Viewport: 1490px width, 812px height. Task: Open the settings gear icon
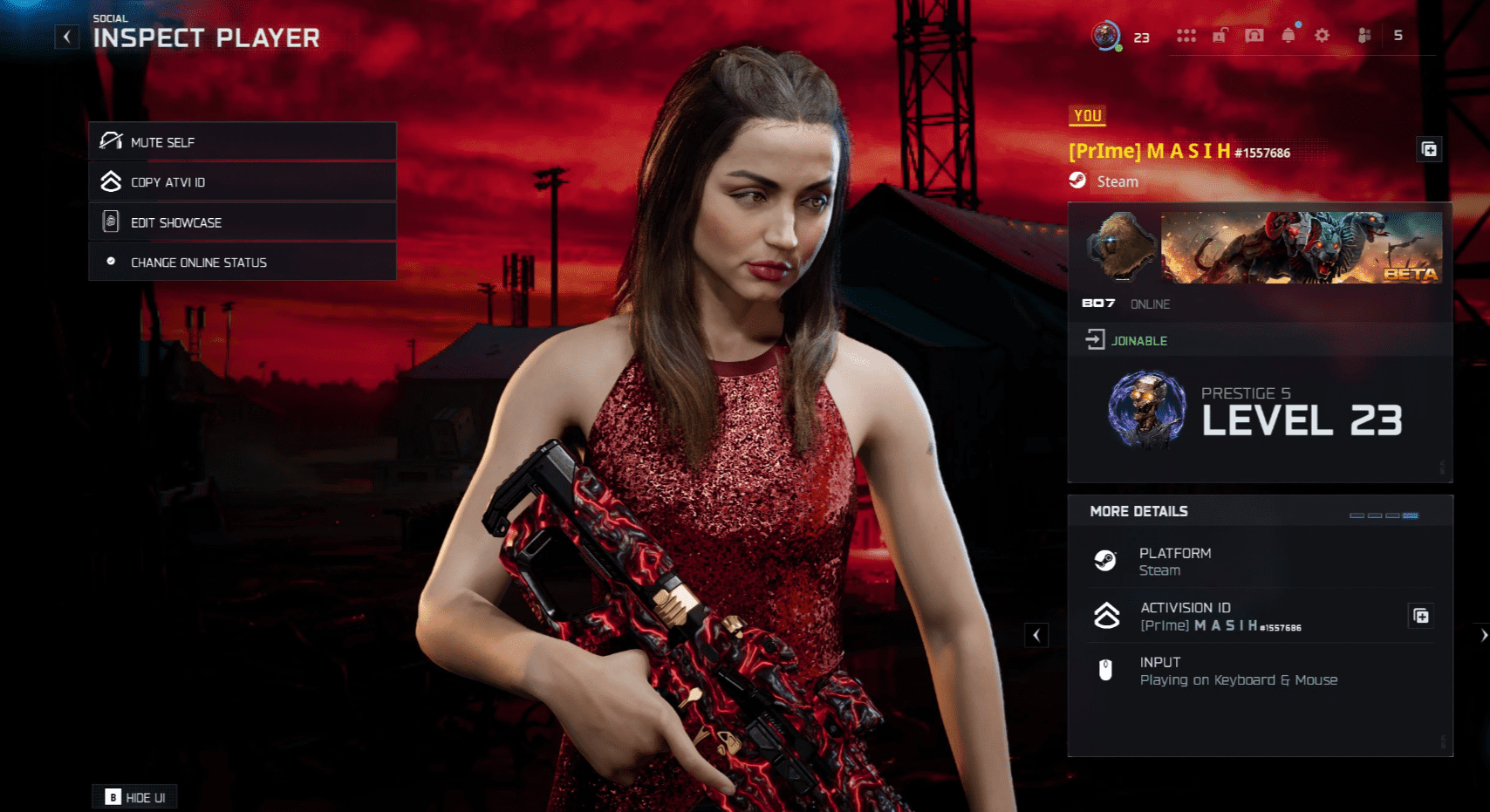[x=1322, y=35]
